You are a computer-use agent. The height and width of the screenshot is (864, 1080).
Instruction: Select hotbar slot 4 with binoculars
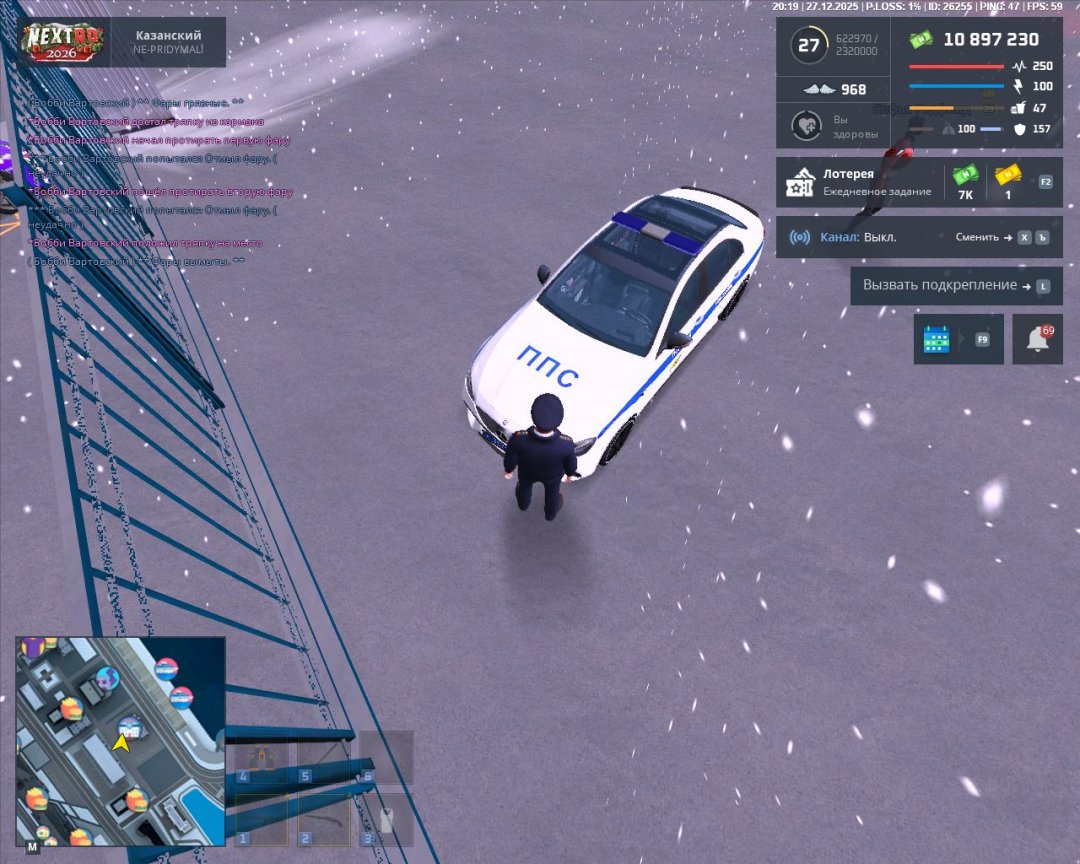pos(259,758)
